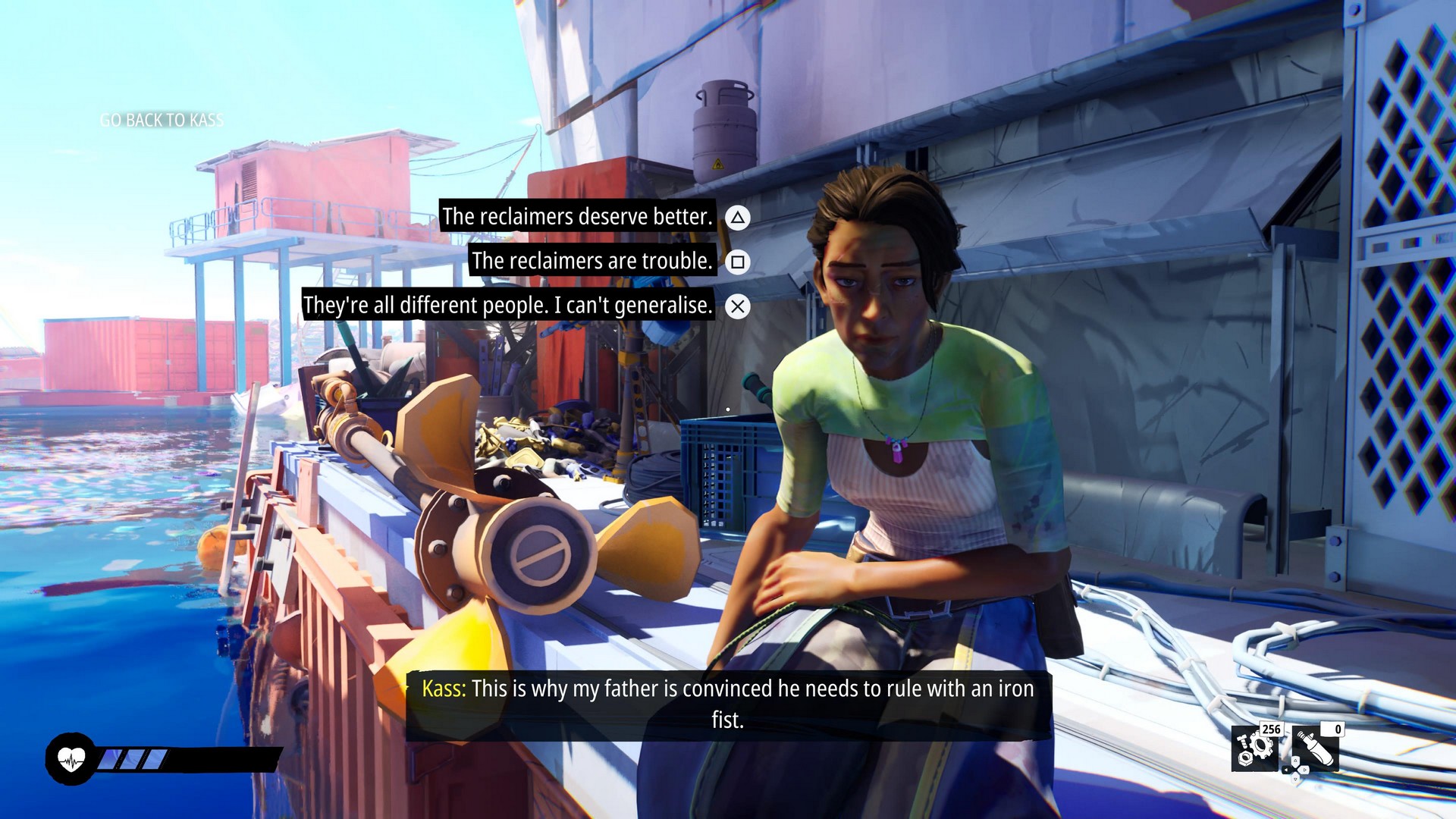The height and width of the screenshot is (819, 1456).
Task: Click the down d-pad disclosure arrow
Action: (1295, 780)
